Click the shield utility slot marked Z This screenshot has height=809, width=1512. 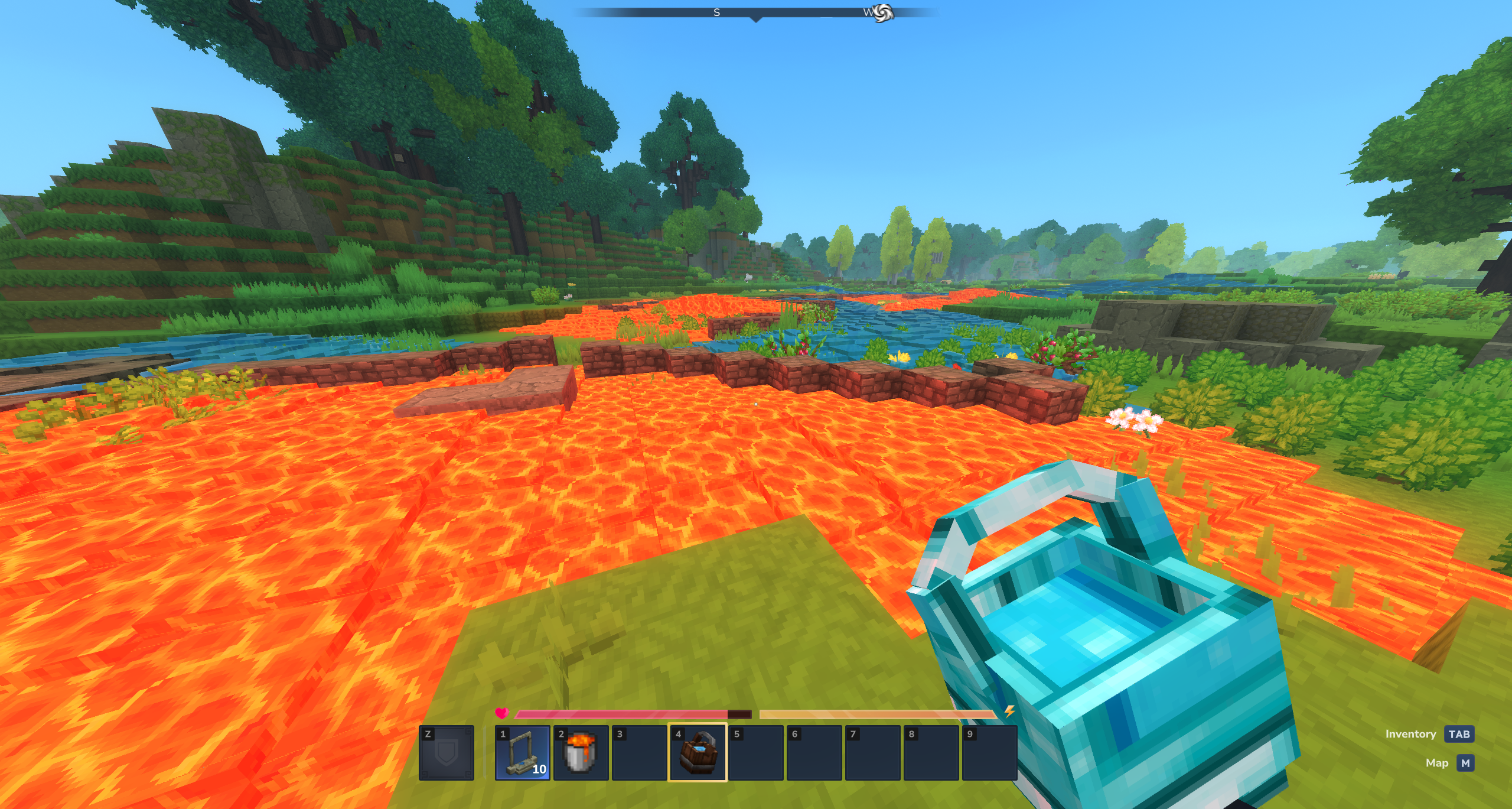tap(447, 753)
